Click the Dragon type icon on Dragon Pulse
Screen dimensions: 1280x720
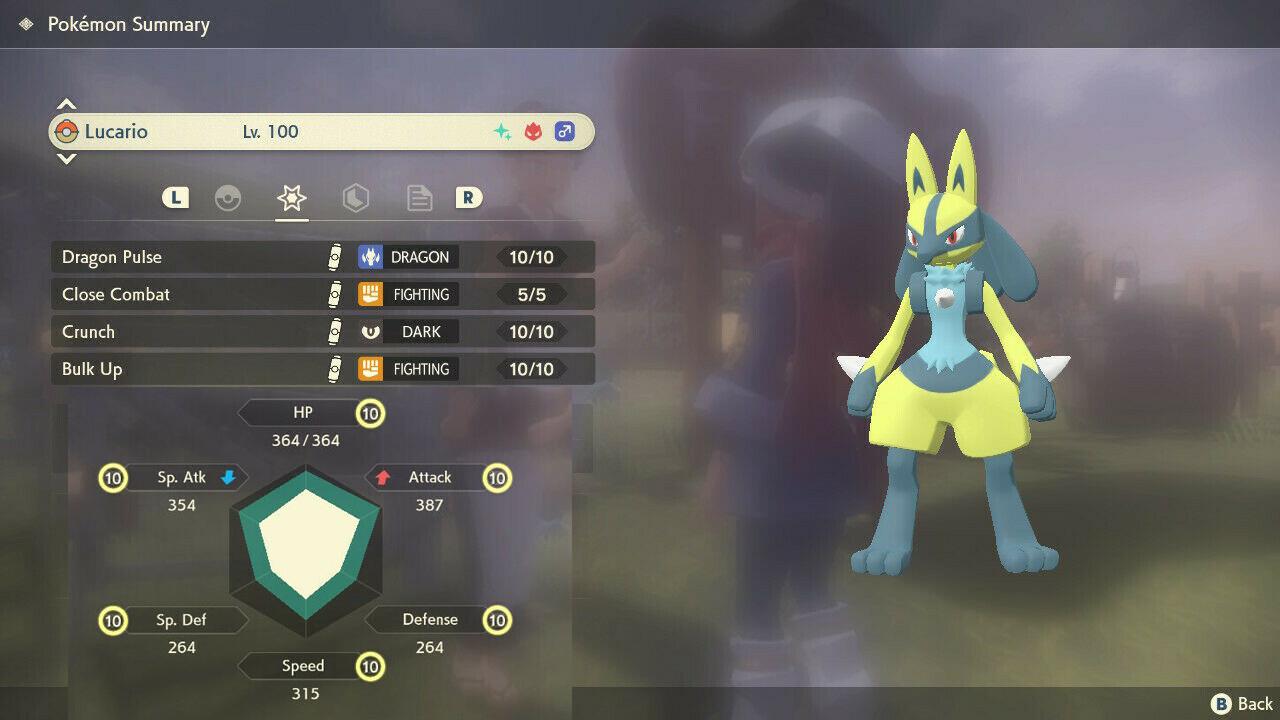click(368, 256)
